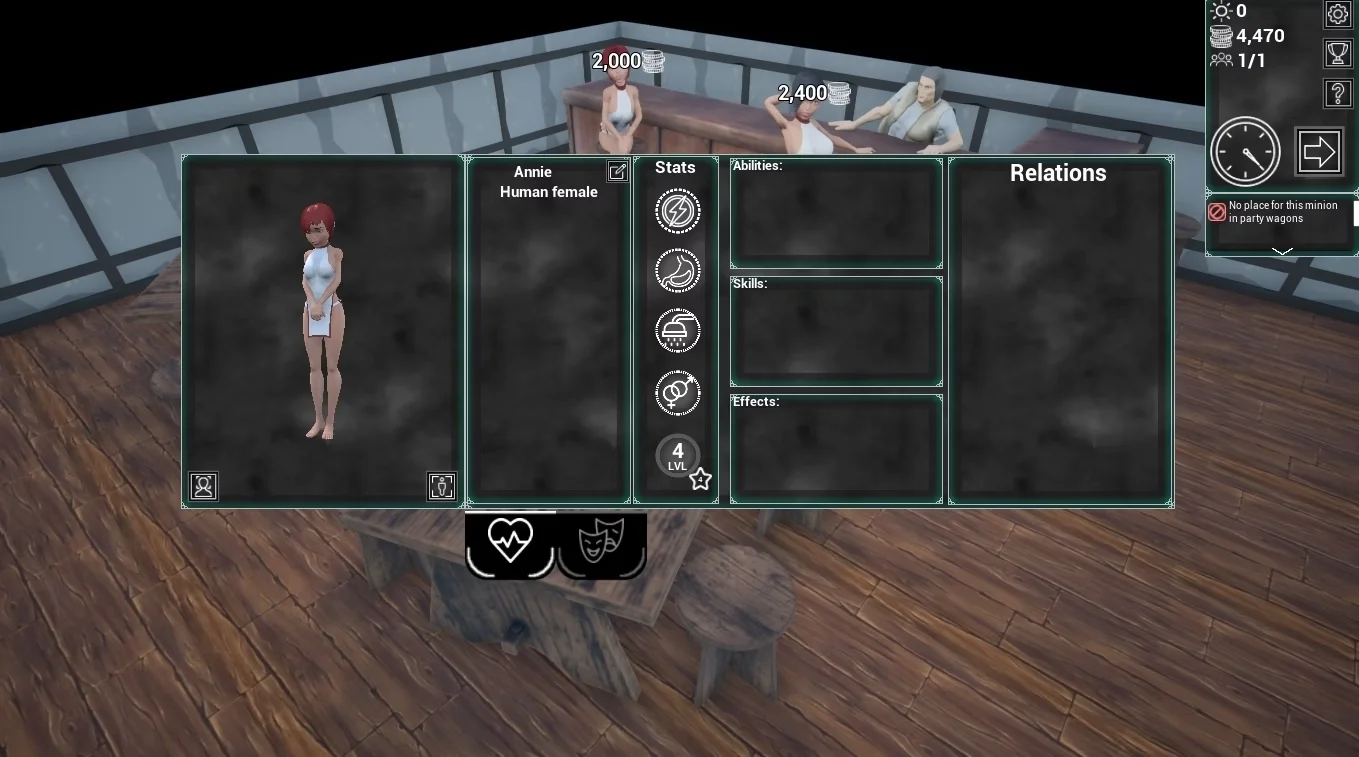This screenshot has height=757, width=1359.
Task: Click the clock time dial
Action: click(1245, 152)
